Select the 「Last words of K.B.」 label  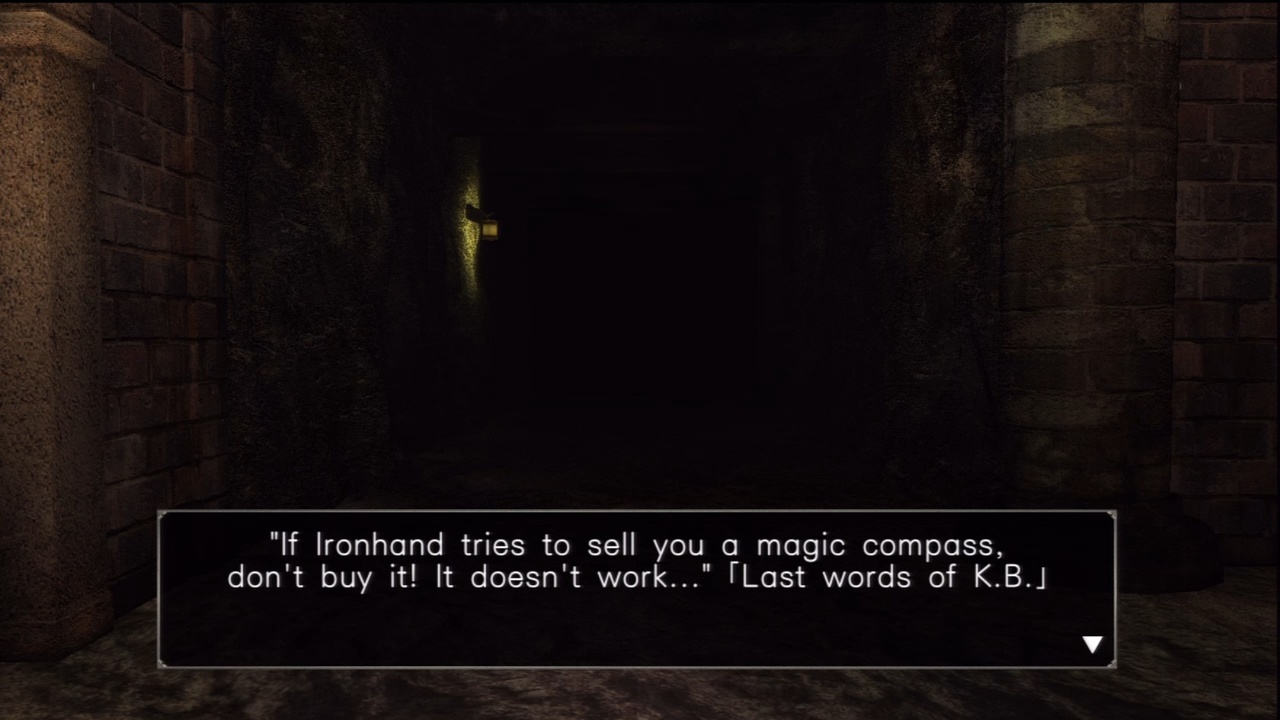pyautogui.click(x=890, y=577)
